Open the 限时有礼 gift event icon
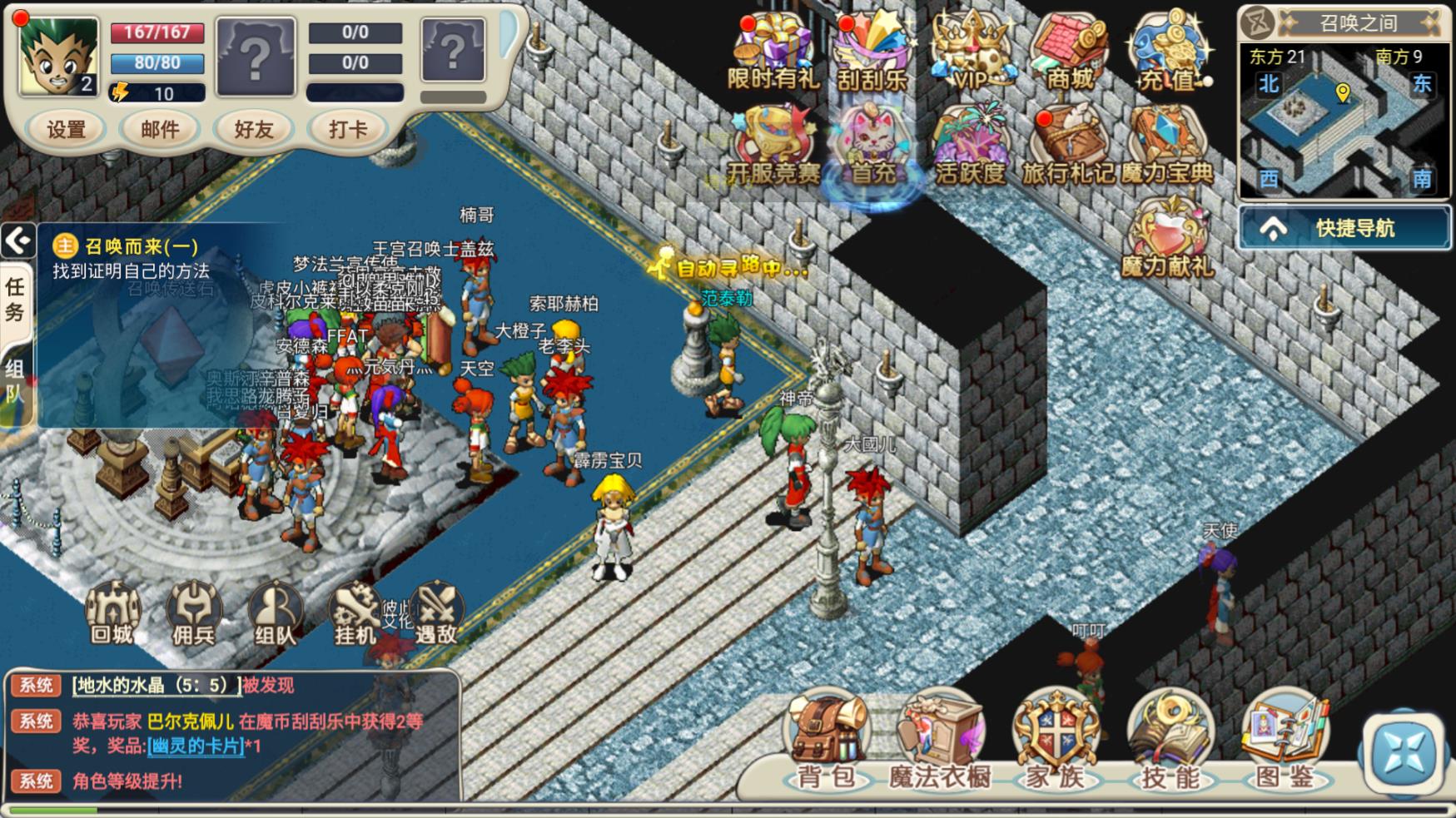This screenshot has height=818, width=1456. click(x=773, y=52)
